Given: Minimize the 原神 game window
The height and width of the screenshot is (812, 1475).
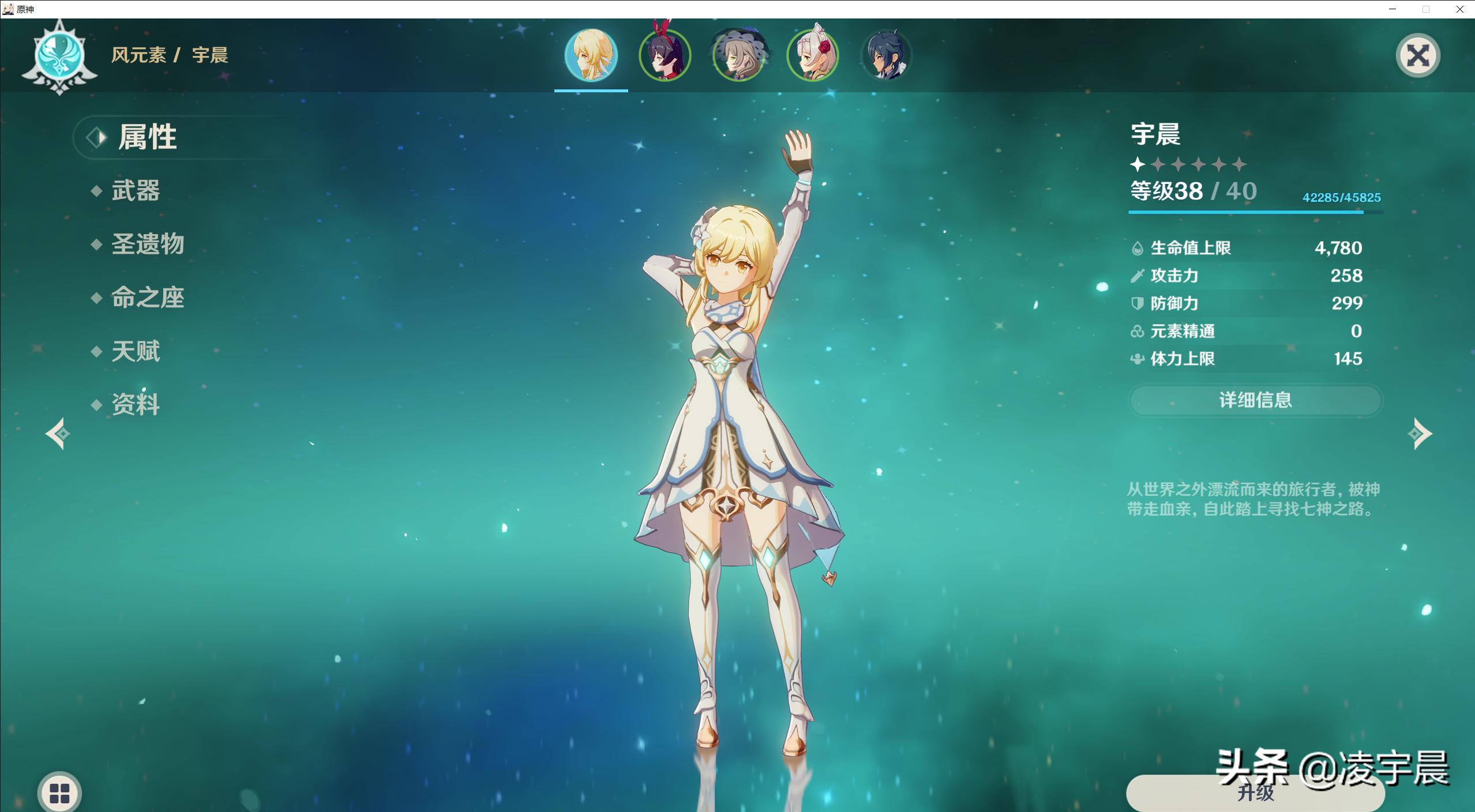Looking at the screenshot, I should click(1393, 9).
